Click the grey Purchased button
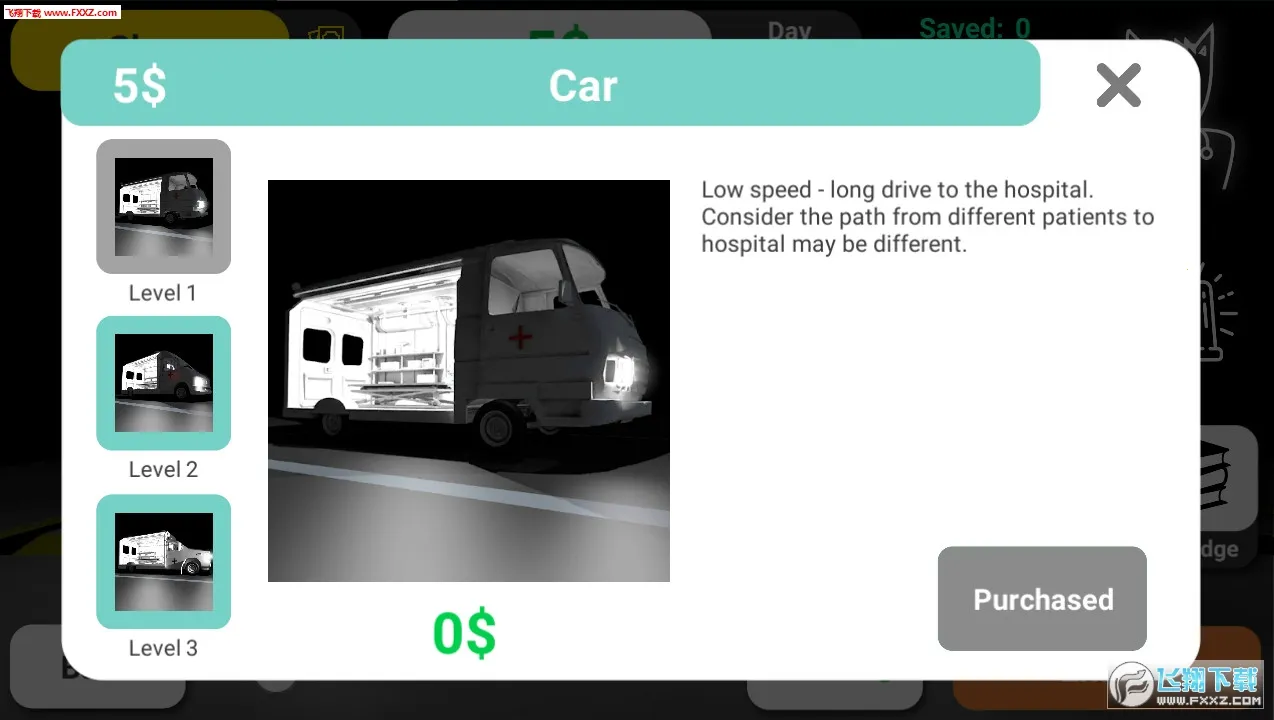Screen dimensions: 1274x720 coord(1042,598)
